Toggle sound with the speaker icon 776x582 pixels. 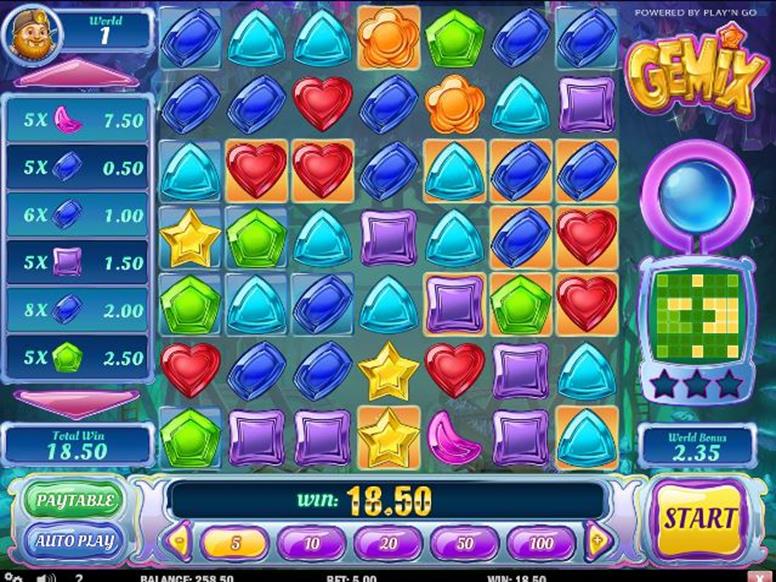(46, 577)
